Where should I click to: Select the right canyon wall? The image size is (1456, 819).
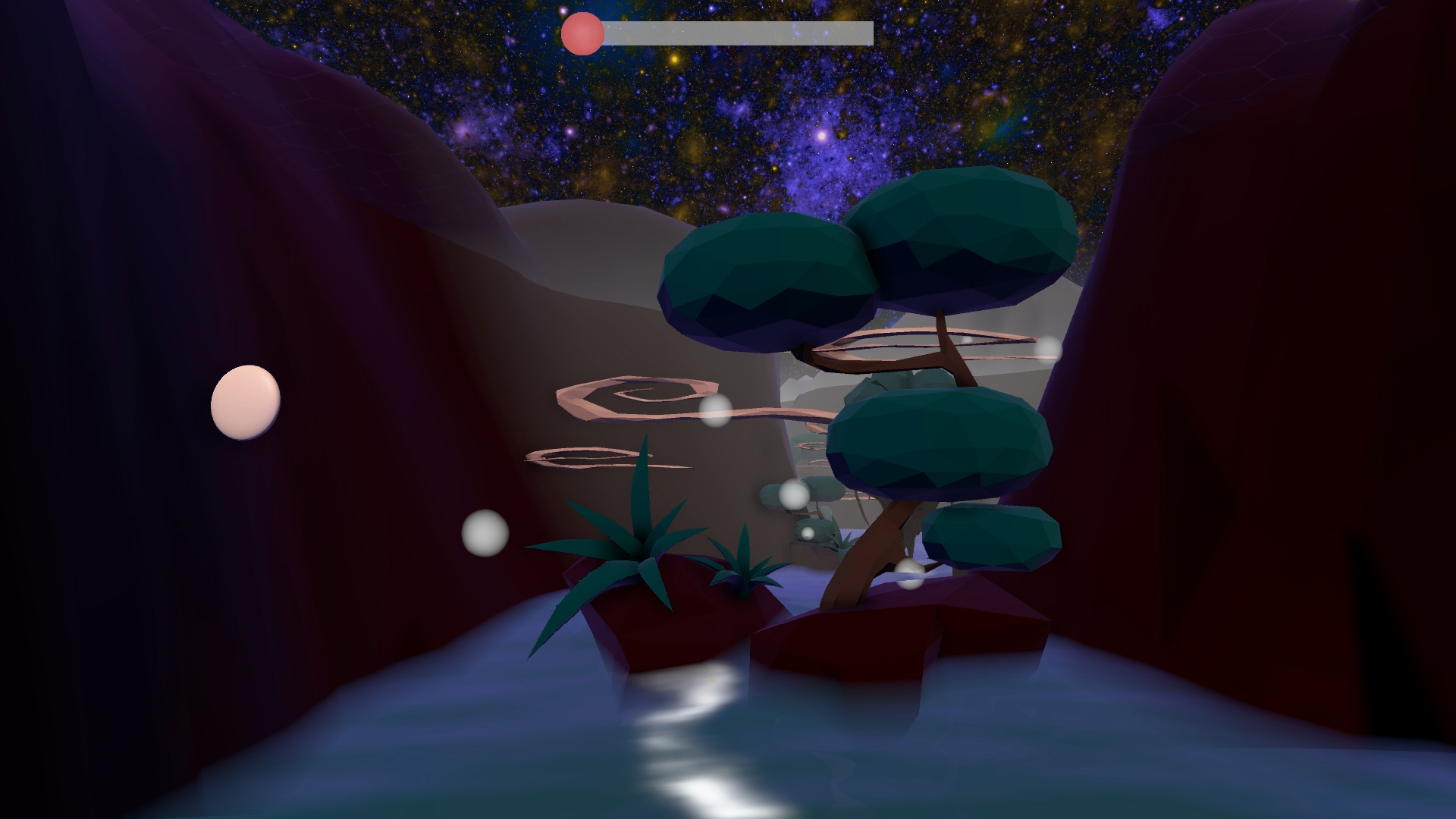(1289, 379)
